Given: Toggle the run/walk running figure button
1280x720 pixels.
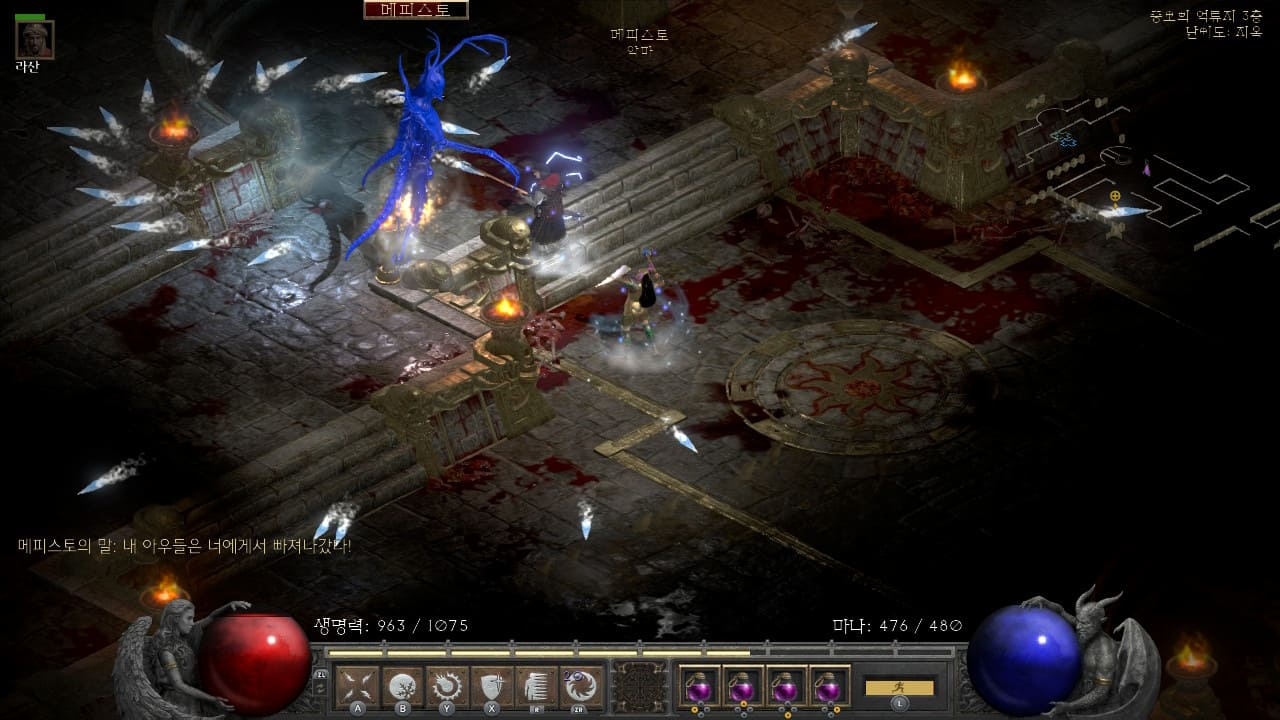Looking at the screenshot, I should (898, 687).
